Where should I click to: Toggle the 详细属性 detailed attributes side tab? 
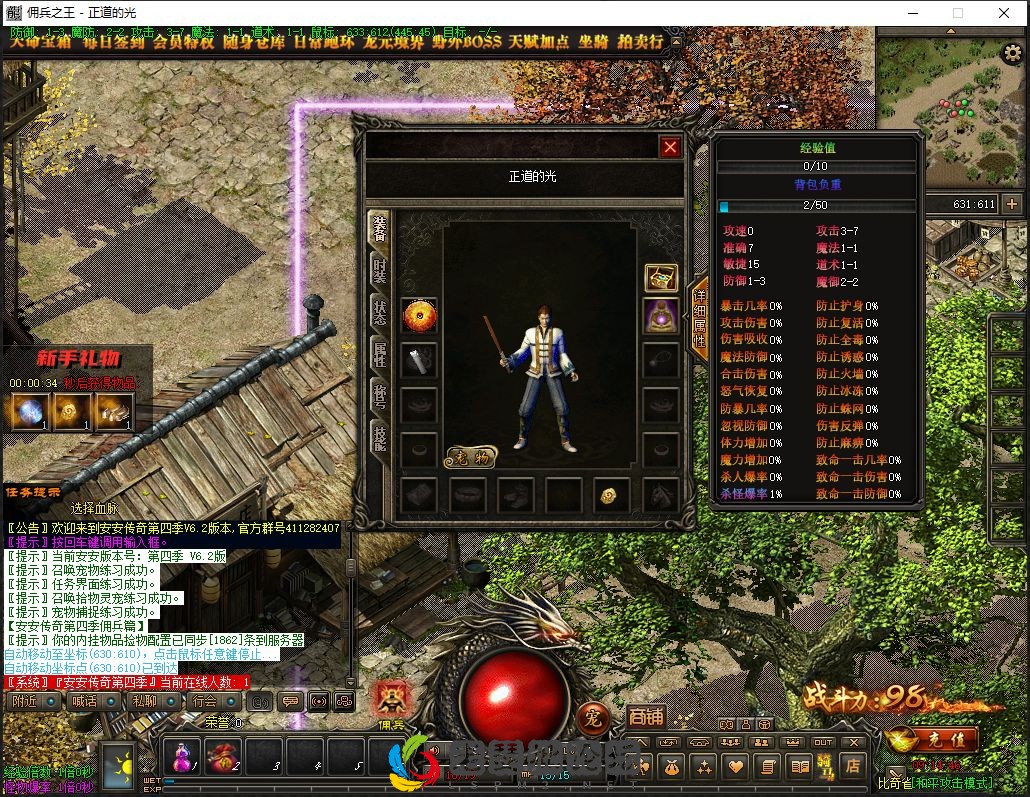(700, 316)
